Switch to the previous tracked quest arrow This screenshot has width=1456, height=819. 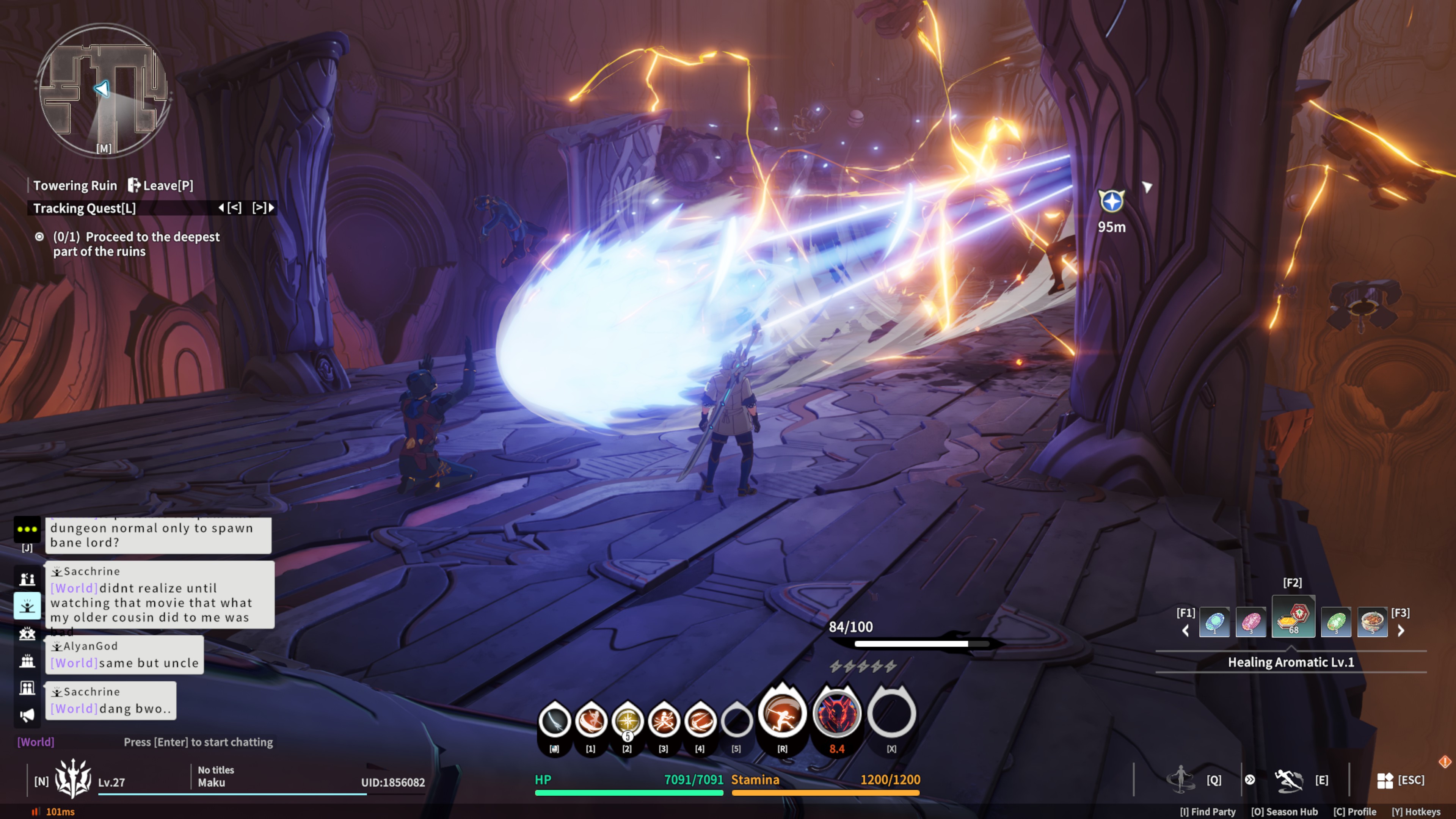(x=230, y=208)
